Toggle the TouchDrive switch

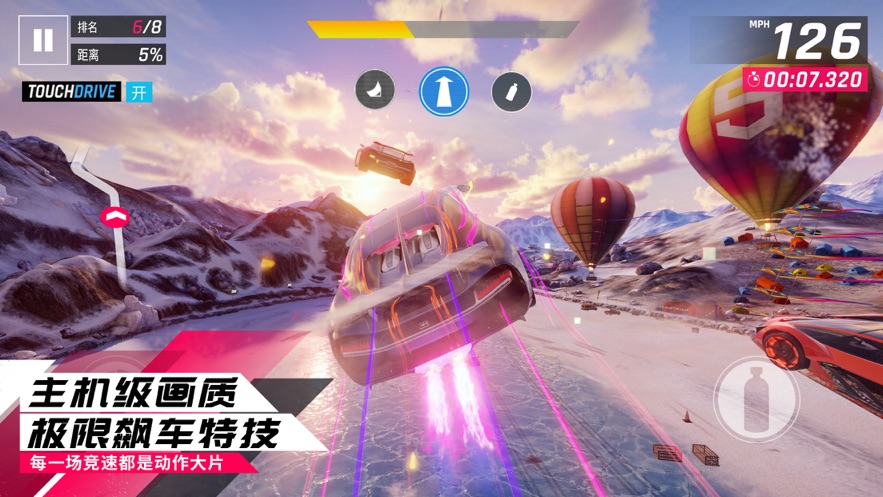click(x=138, y=92)
